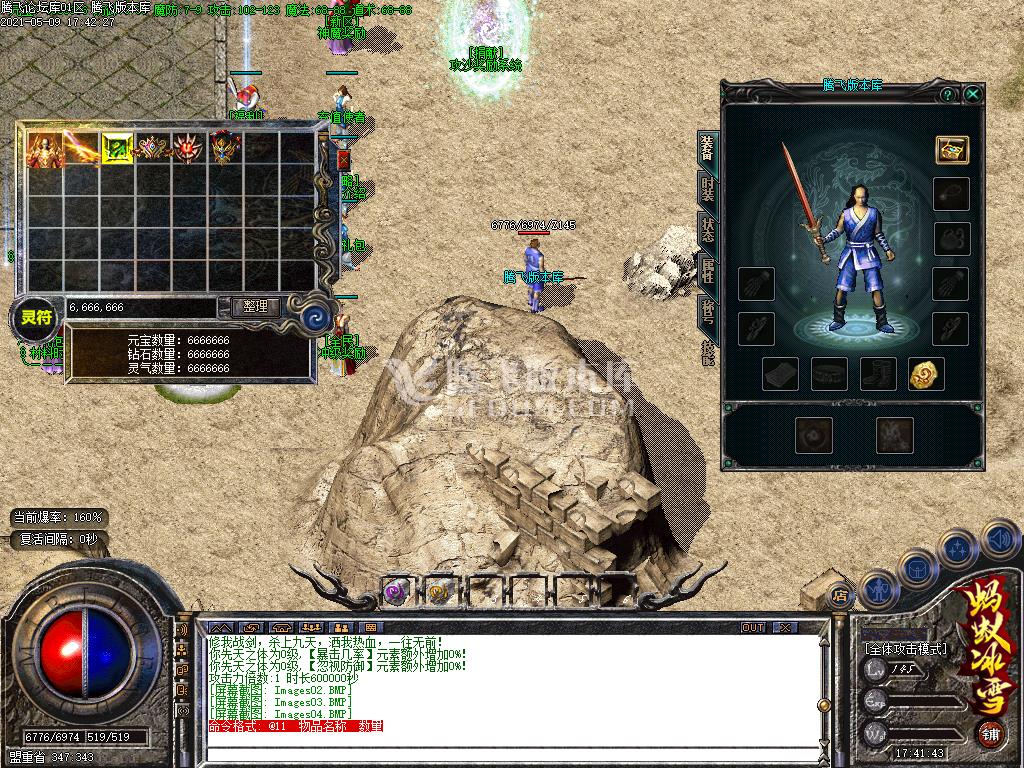
Task: Click the blue swirl orb on bag frame
Action: [x=316, y=318]
